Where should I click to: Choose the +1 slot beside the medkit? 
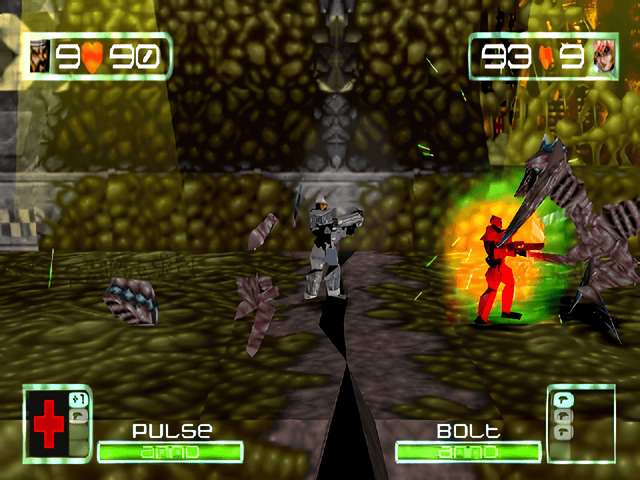pos(79,399)
